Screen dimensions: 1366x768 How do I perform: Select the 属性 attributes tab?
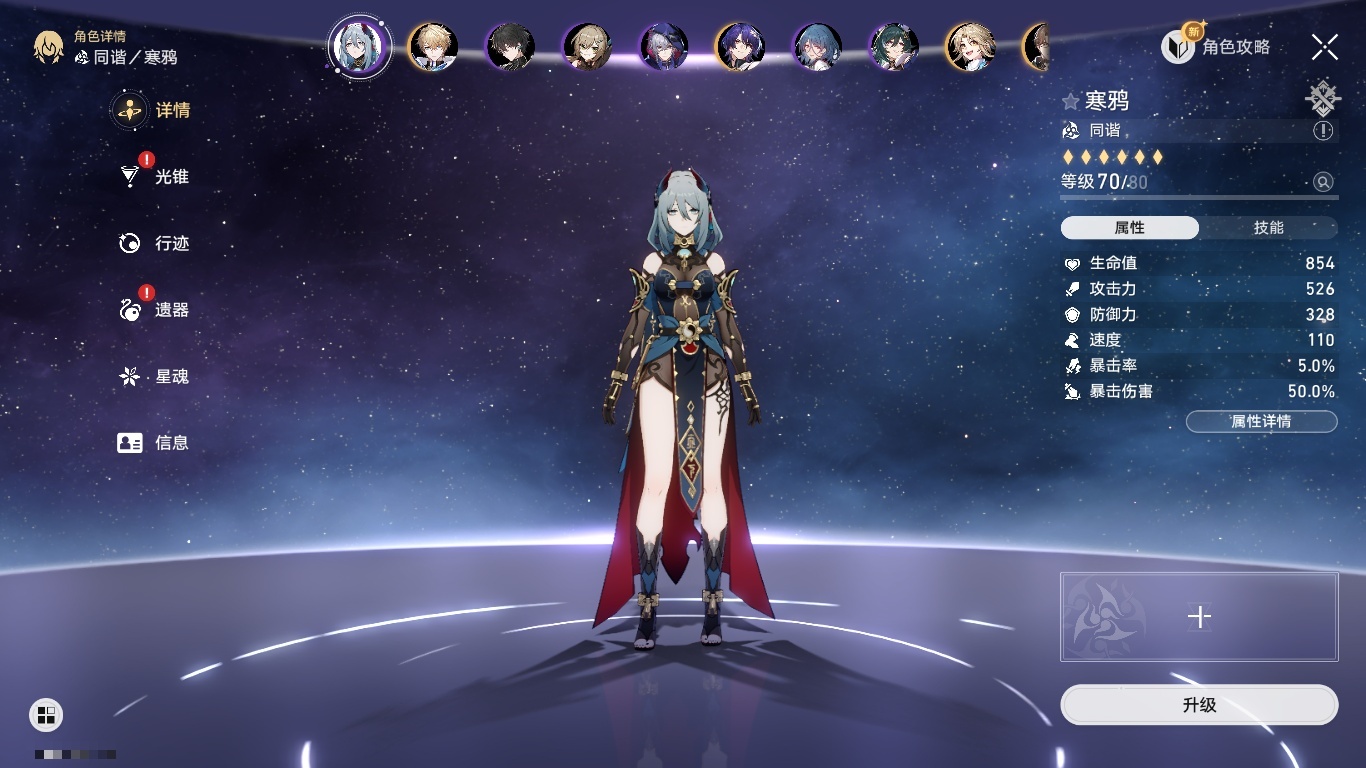click(x=1129, y=228)
